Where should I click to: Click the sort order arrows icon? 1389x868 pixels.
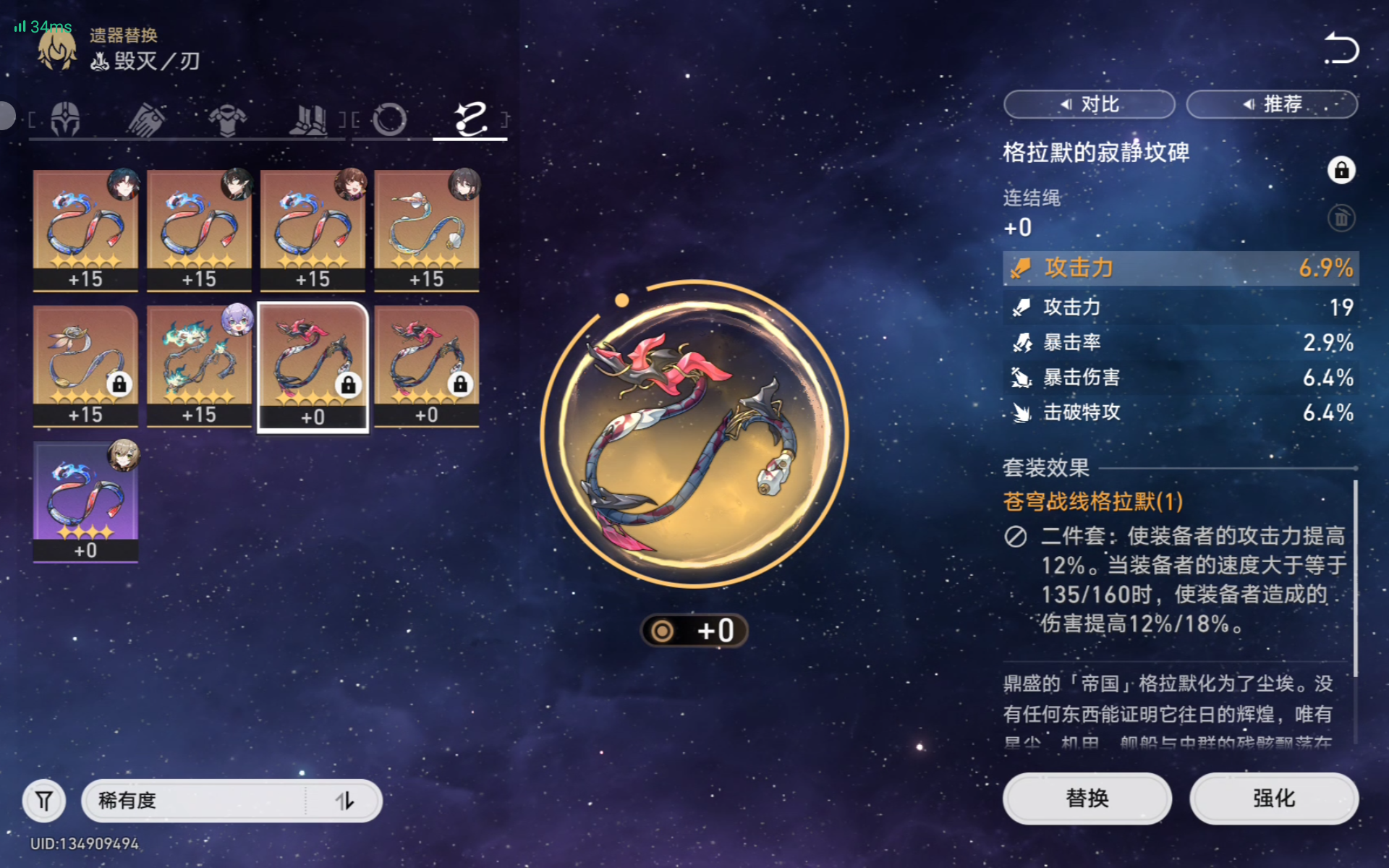click(x=346, y=801)
